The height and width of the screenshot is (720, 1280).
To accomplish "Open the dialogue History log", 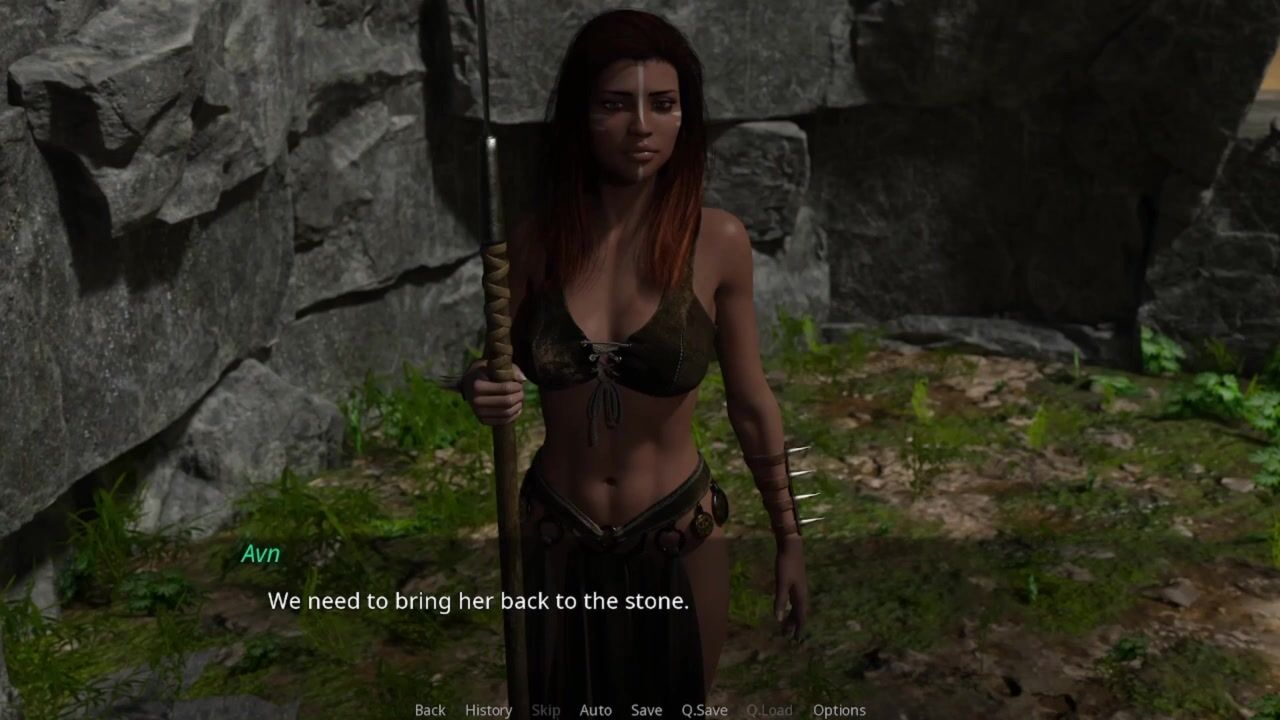I will (488, 710).
